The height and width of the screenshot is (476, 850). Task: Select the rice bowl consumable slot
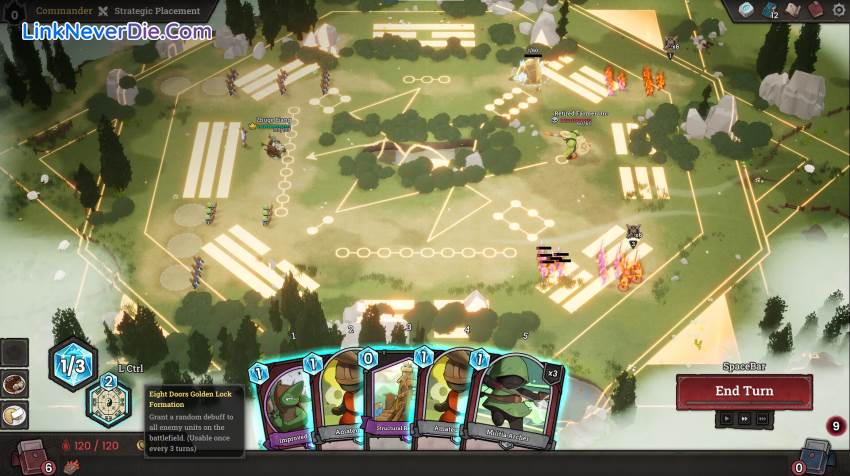[15, 414]
